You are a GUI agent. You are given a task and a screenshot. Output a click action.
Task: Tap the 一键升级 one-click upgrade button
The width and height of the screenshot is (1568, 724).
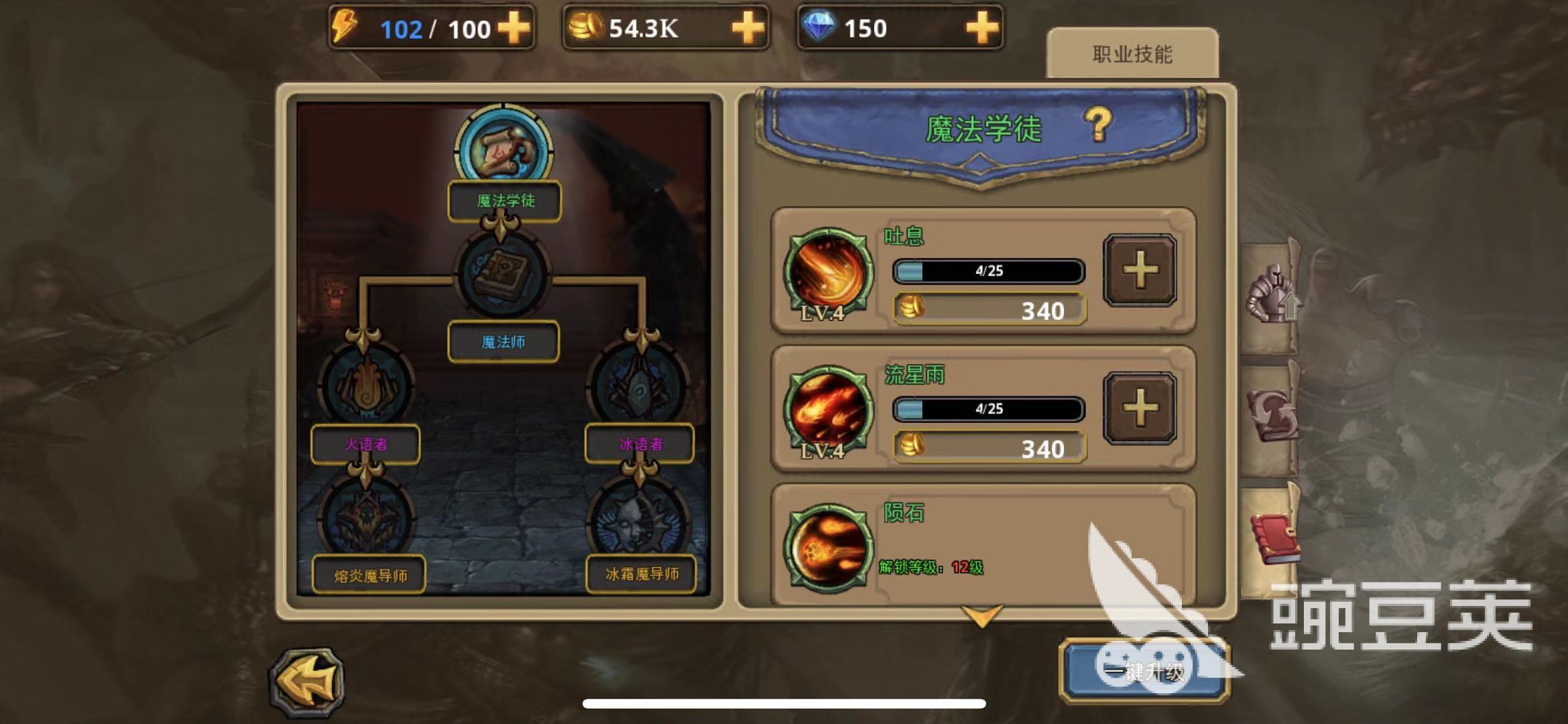point(1144,672)
